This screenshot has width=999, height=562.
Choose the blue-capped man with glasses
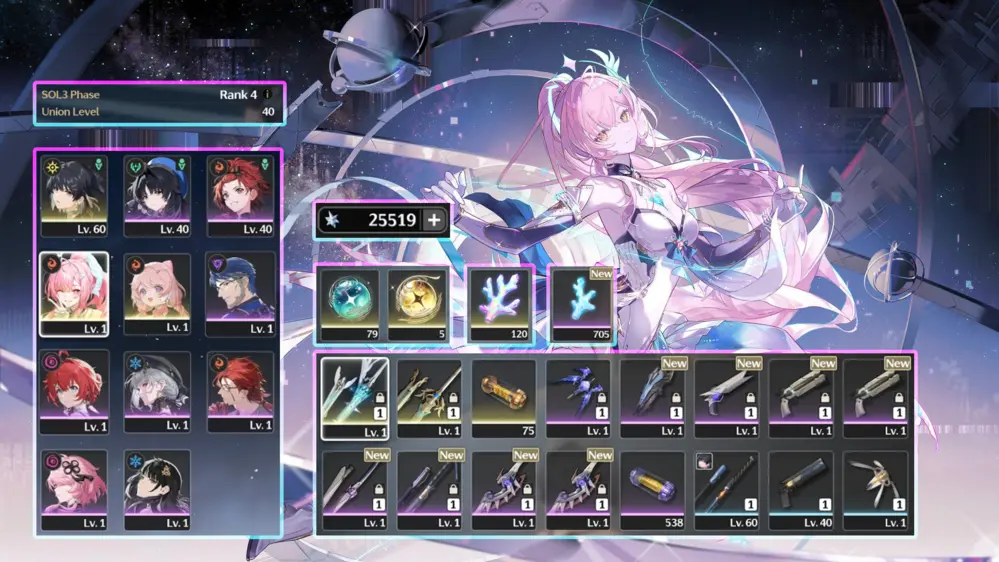click(241, 293)
